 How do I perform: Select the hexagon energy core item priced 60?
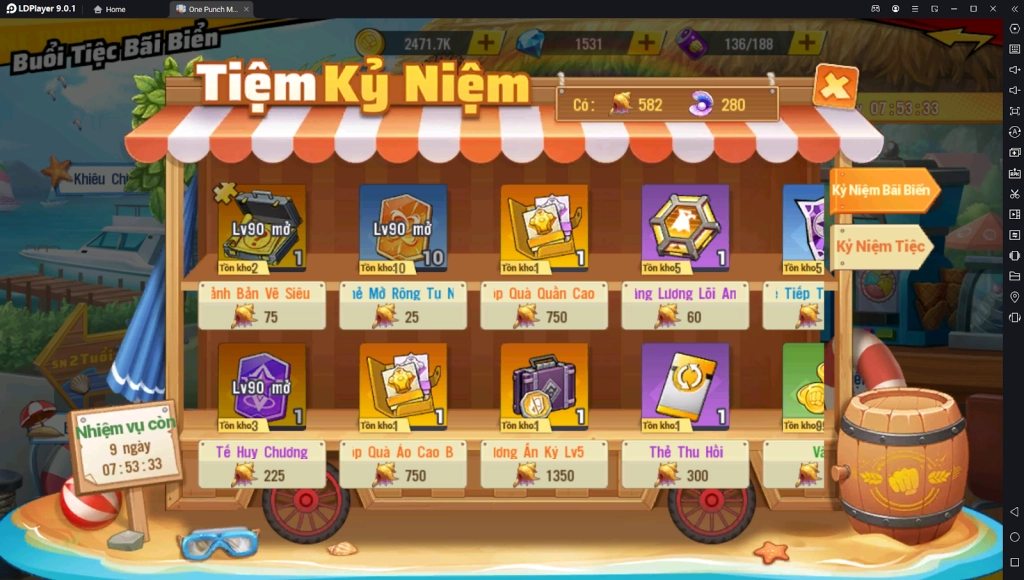tap(685, 228)
